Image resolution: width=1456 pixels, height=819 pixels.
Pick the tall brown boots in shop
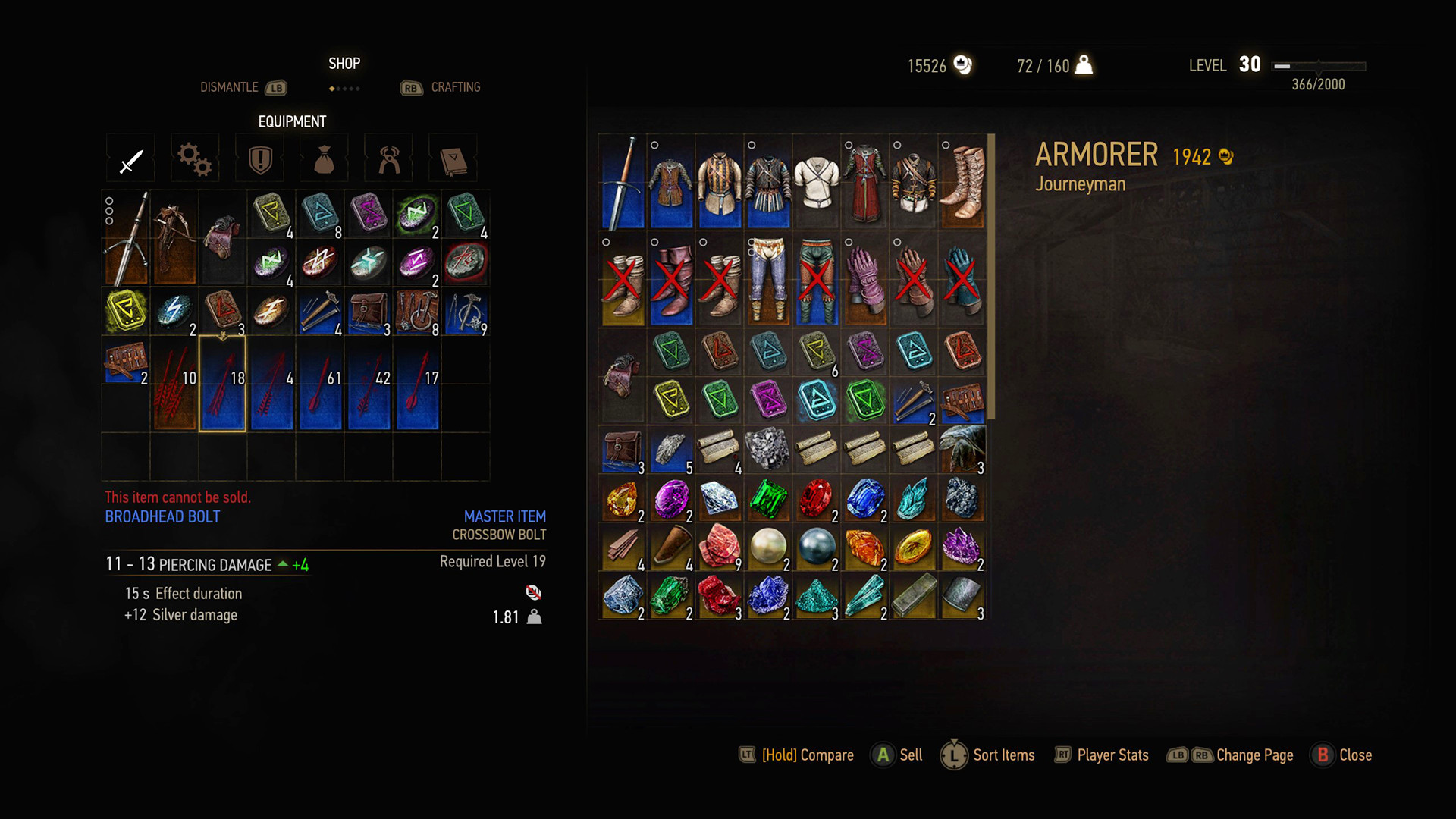pos(962,182)
